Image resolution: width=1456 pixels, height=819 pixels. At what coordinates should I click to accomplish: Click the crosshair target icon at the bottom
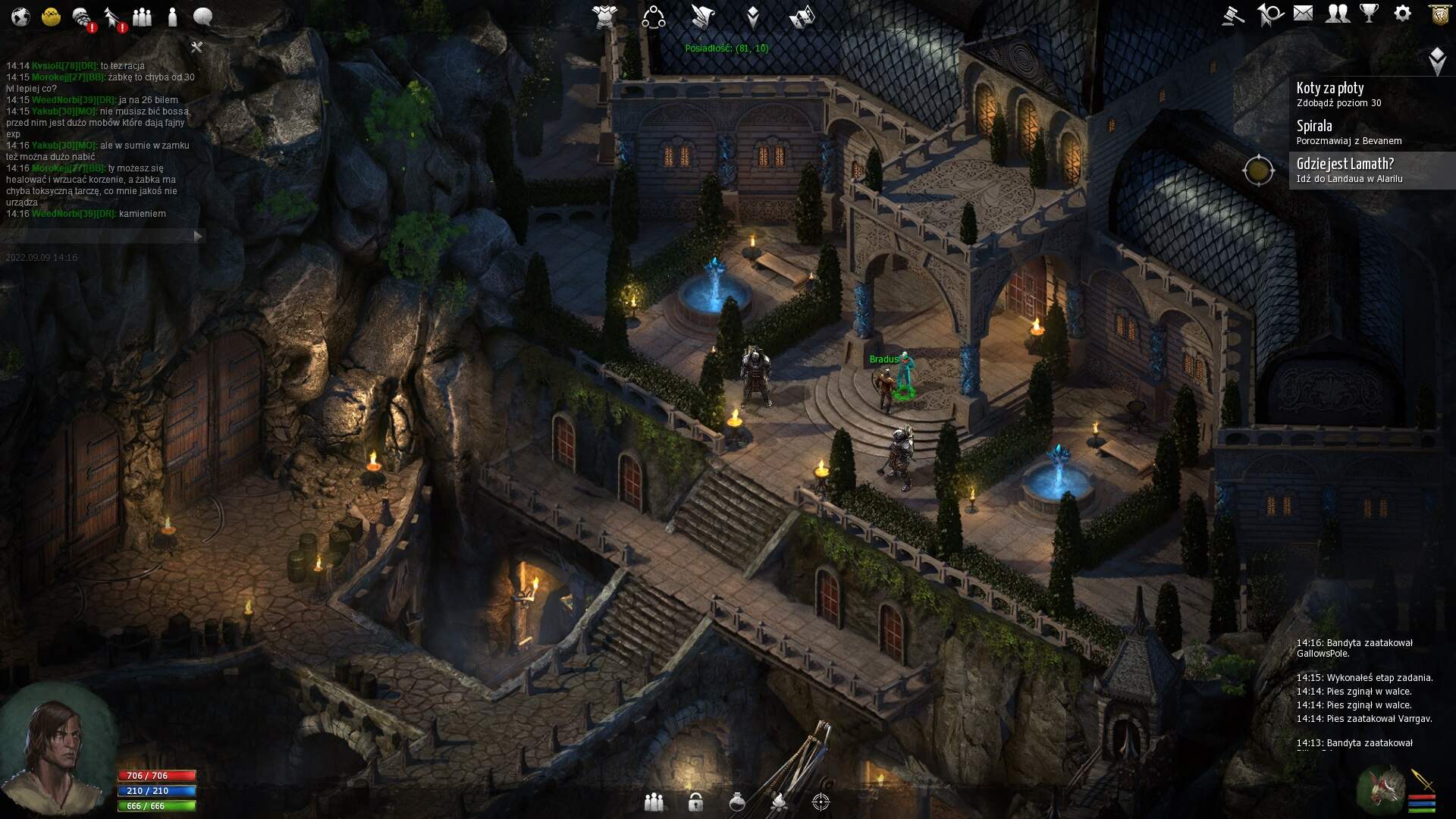click(x=821, y=802)
